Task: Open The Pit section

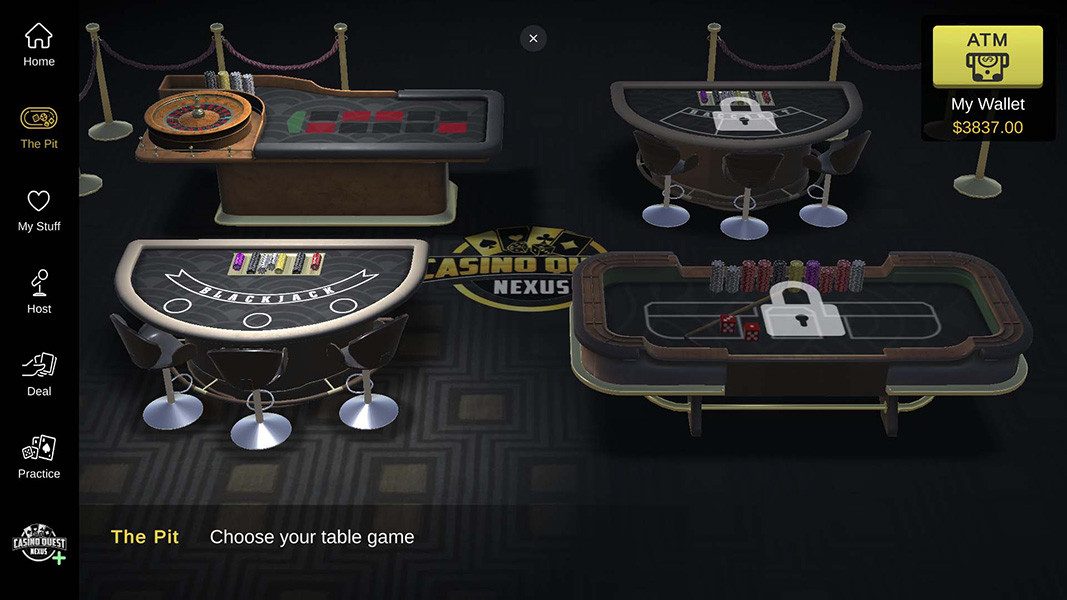Action: click(x=39, y=127)
